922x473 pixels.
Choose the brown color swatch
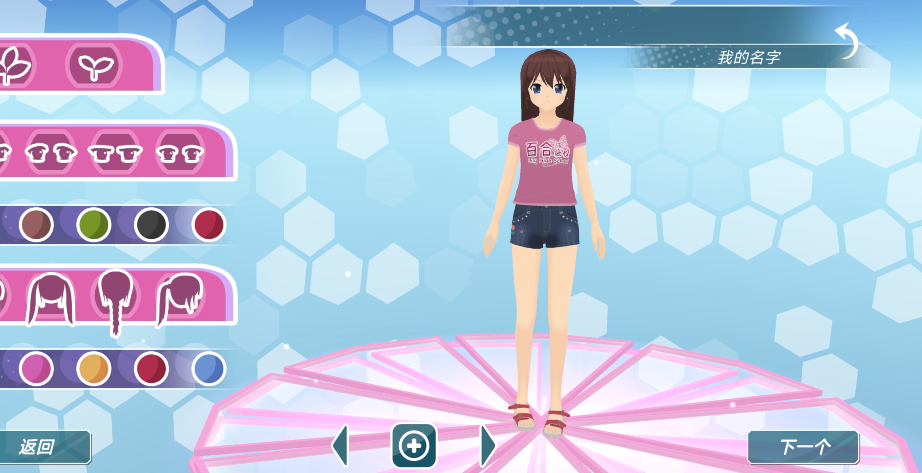pyautogui.click(x=36, y=224)
